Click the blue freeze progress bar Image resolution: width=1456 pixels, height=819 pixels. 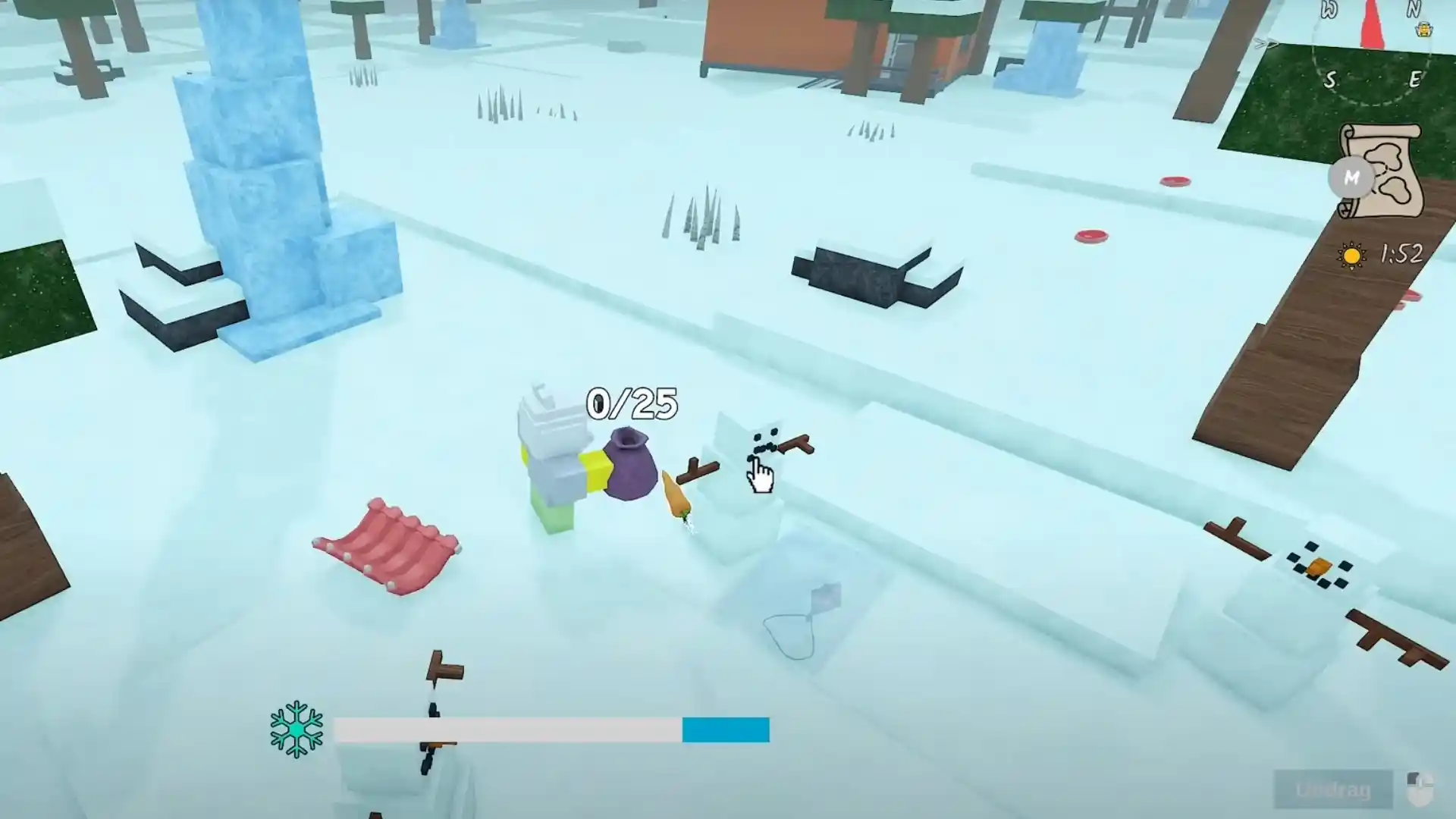724,730
